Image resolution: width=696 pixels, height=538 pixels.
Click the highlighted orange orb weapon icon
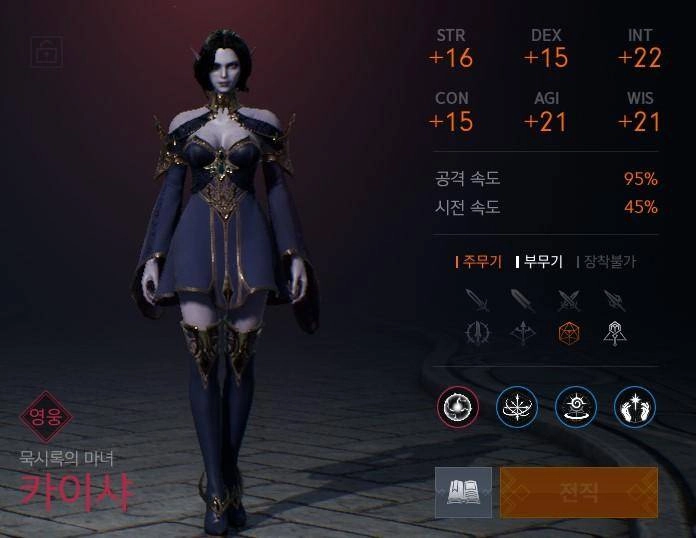click(x=569, y=333)
